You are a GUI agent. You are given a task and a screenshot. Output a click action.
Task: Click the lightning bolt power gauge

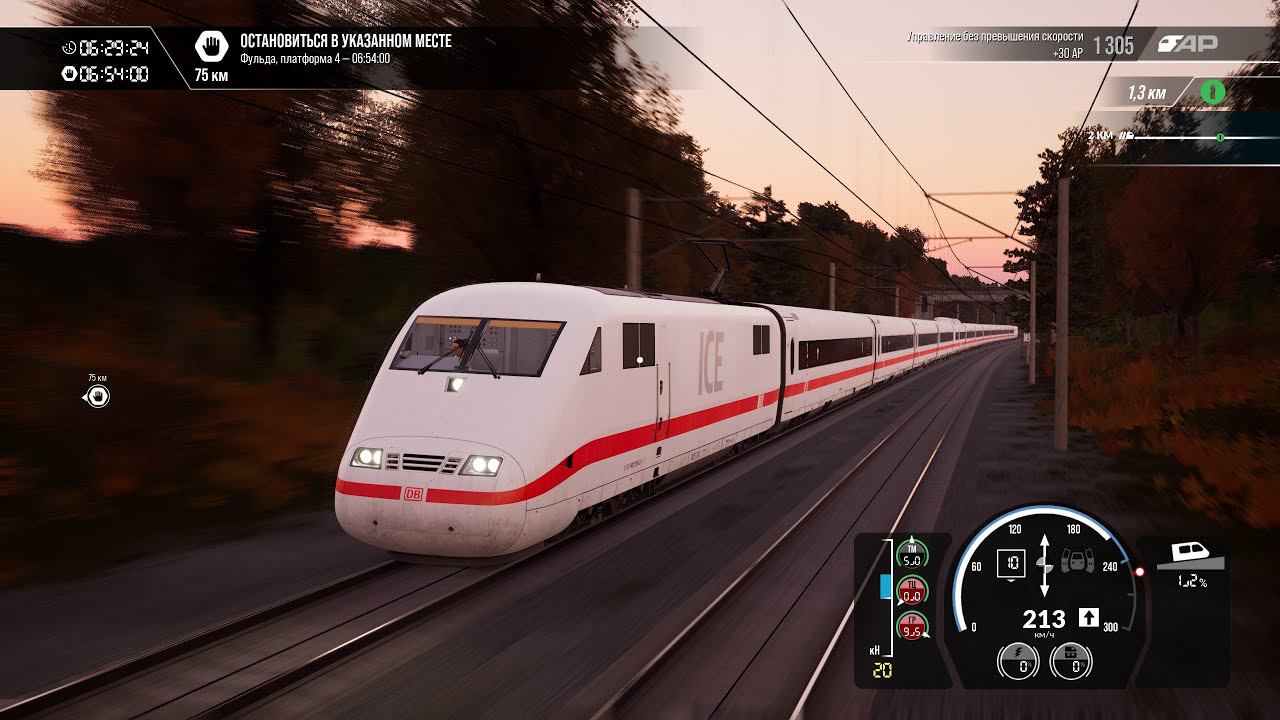point(1017,662)
